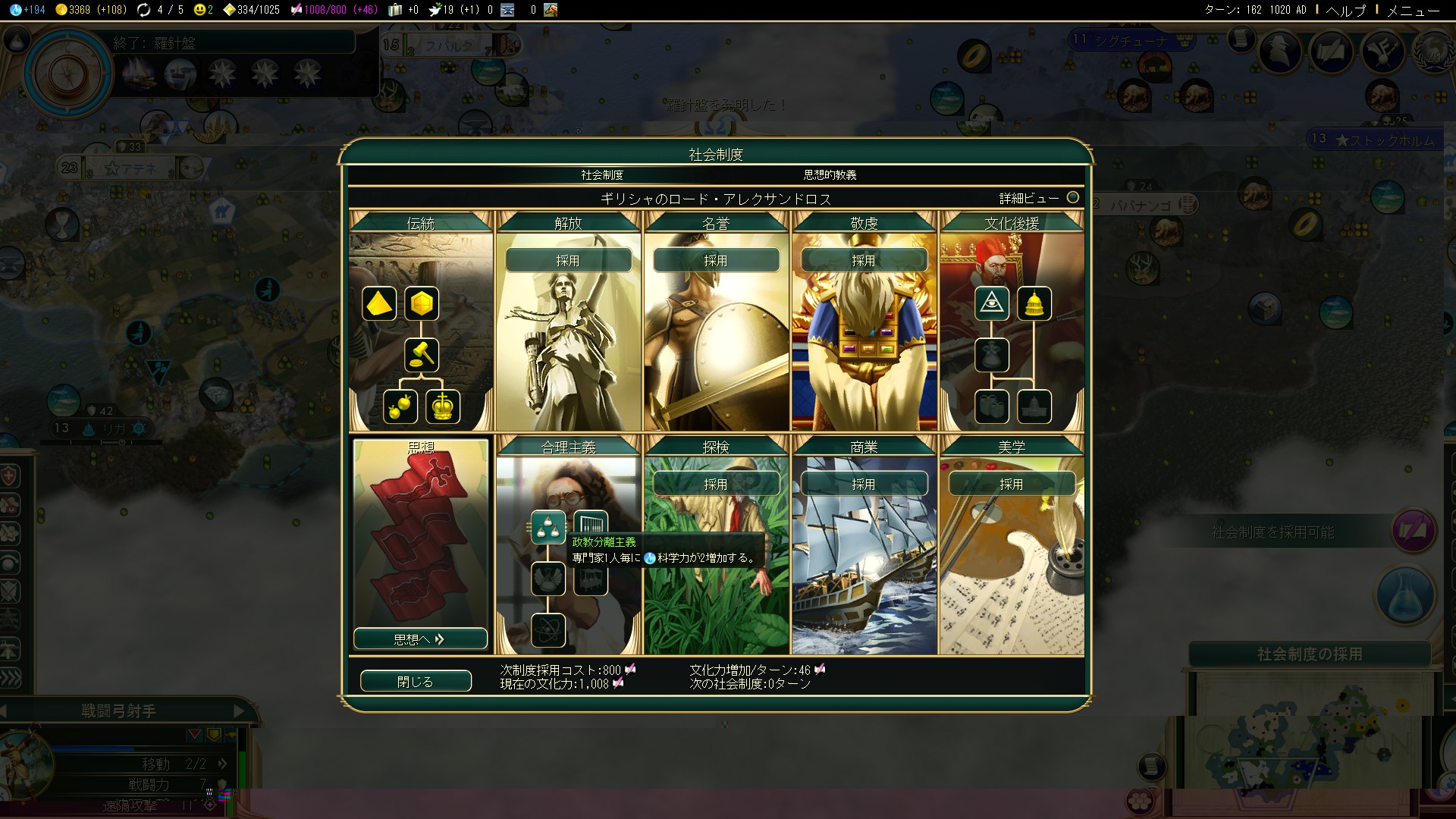
Task: Switch to the 思想的教義 tab
Action: (x=830, y=175)
